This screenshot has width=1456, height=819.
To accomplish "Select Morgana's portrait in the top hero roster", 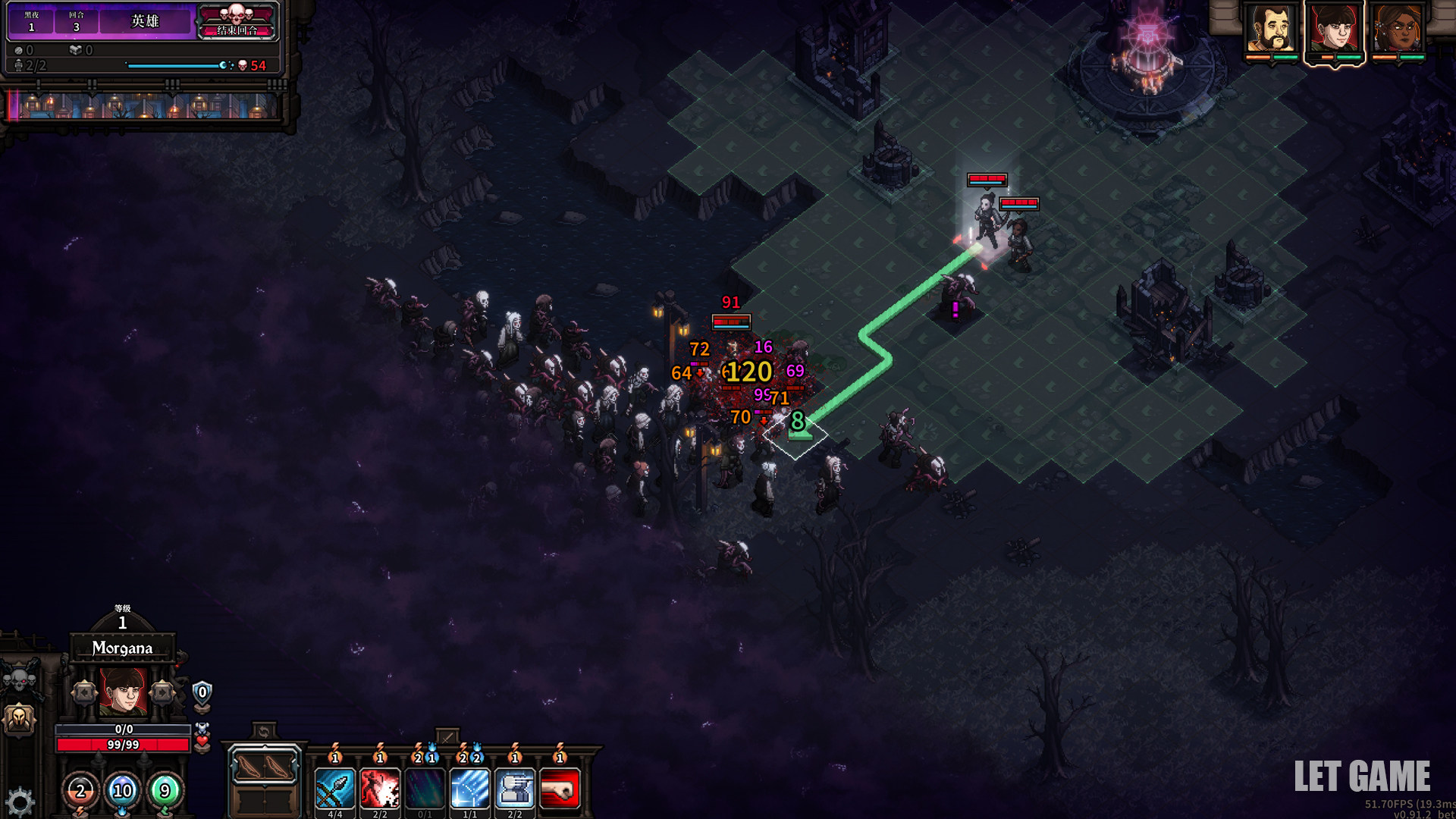I will (1334, 30).
